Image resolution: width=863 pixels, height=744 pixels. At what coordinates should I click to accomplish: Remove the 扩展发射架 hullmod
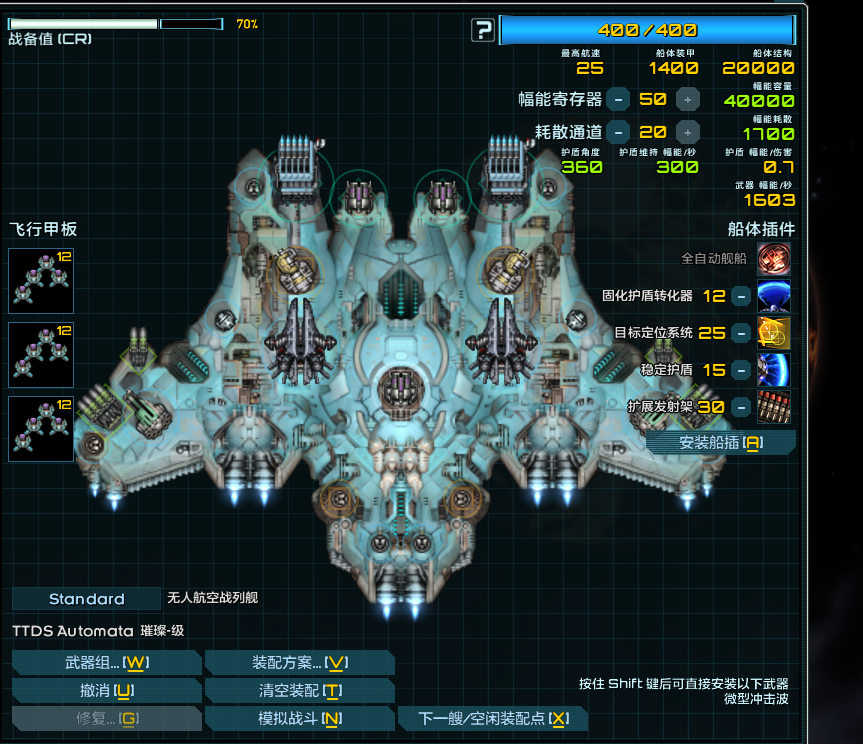pyautogui.click(x=740, y=407)
